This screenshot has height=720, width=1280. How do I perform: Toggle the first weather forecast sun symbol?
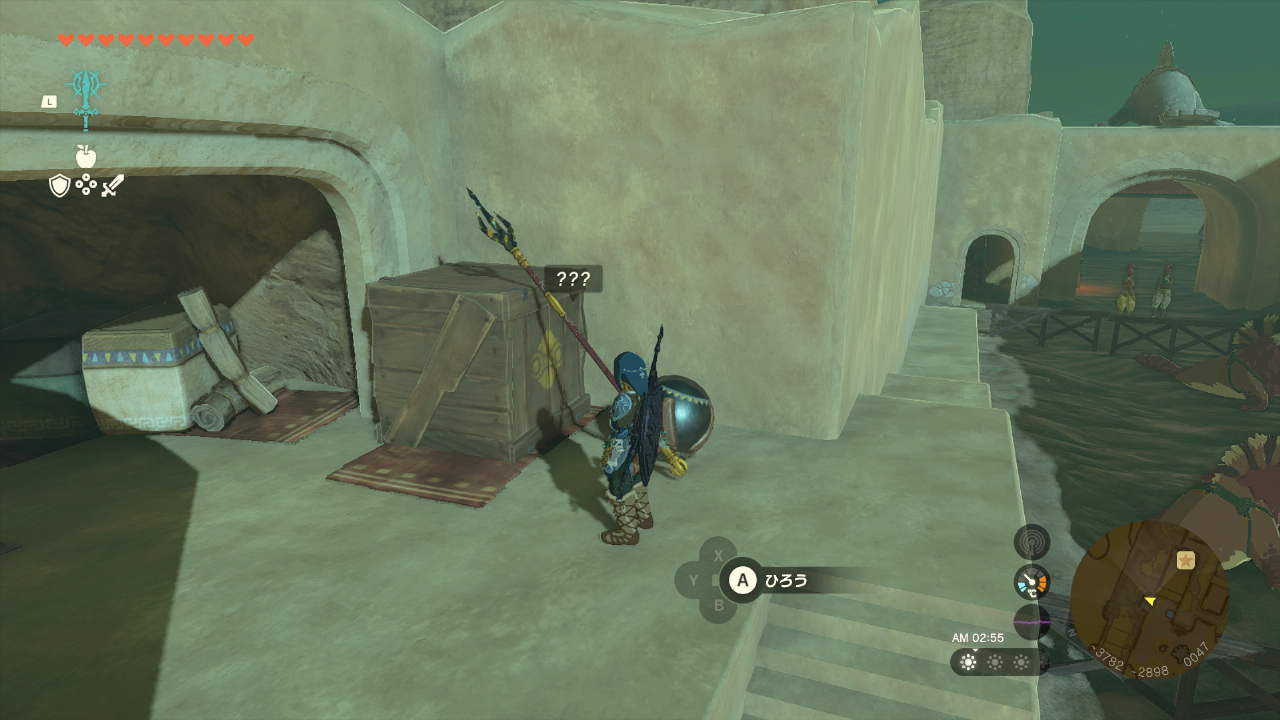click(966, 661)
